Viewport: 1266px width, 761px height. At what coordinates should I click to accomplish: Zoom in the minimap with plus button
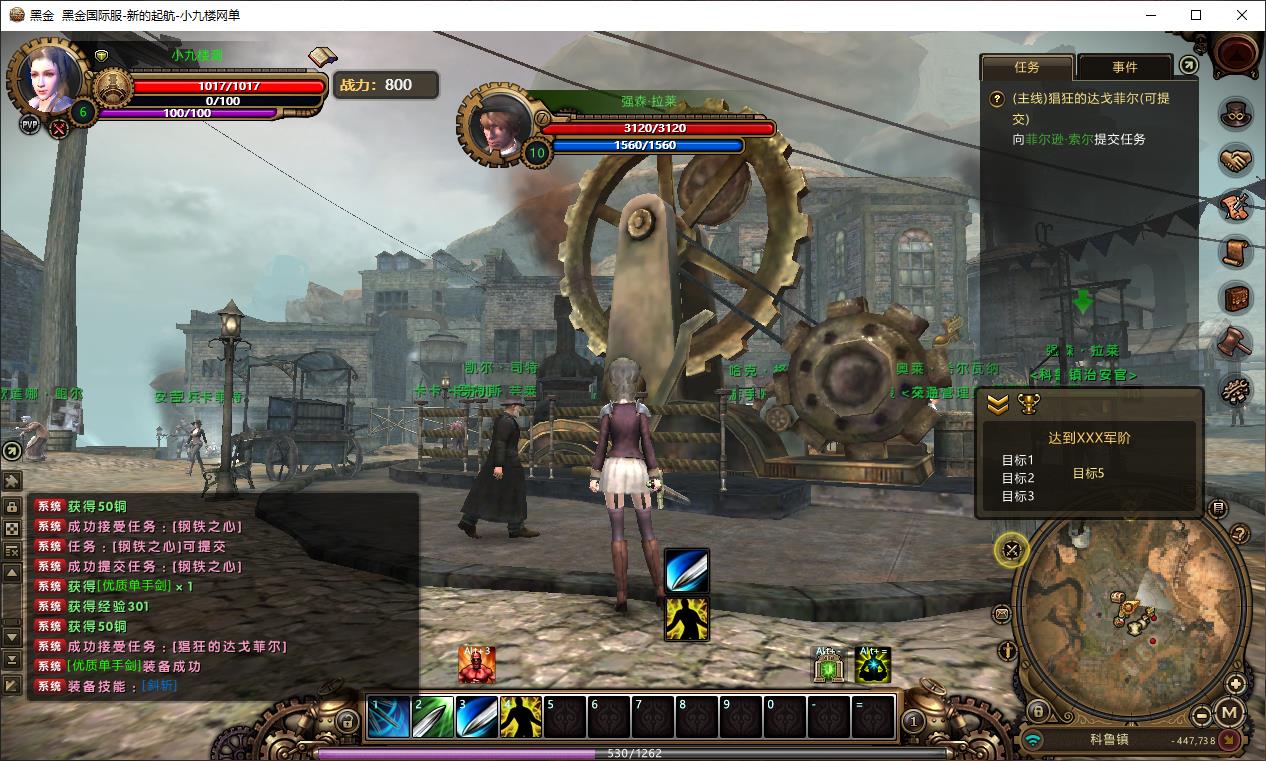[x=1236, y=684]
